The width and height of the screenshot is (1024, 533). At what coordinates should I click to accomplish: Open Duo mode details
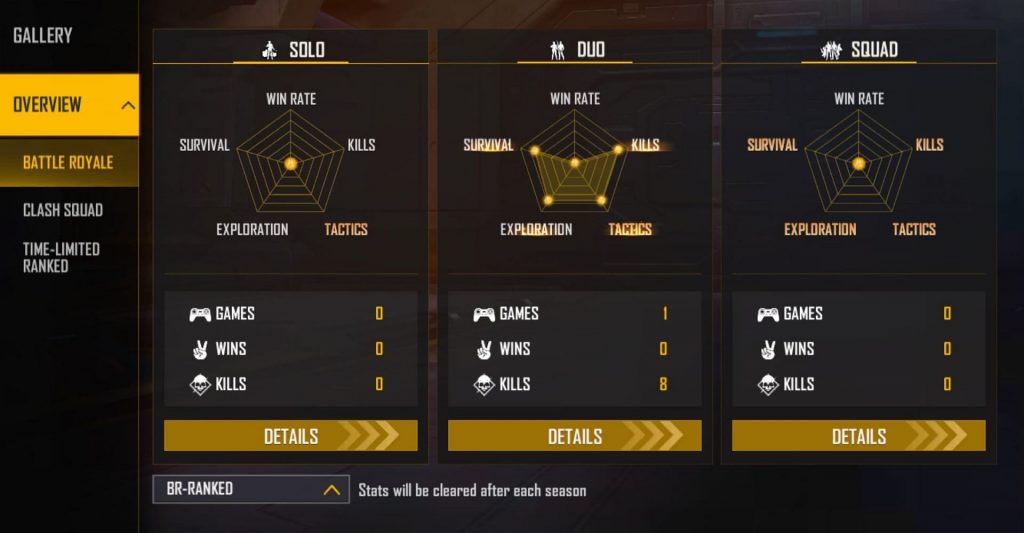tap(574, 436)
